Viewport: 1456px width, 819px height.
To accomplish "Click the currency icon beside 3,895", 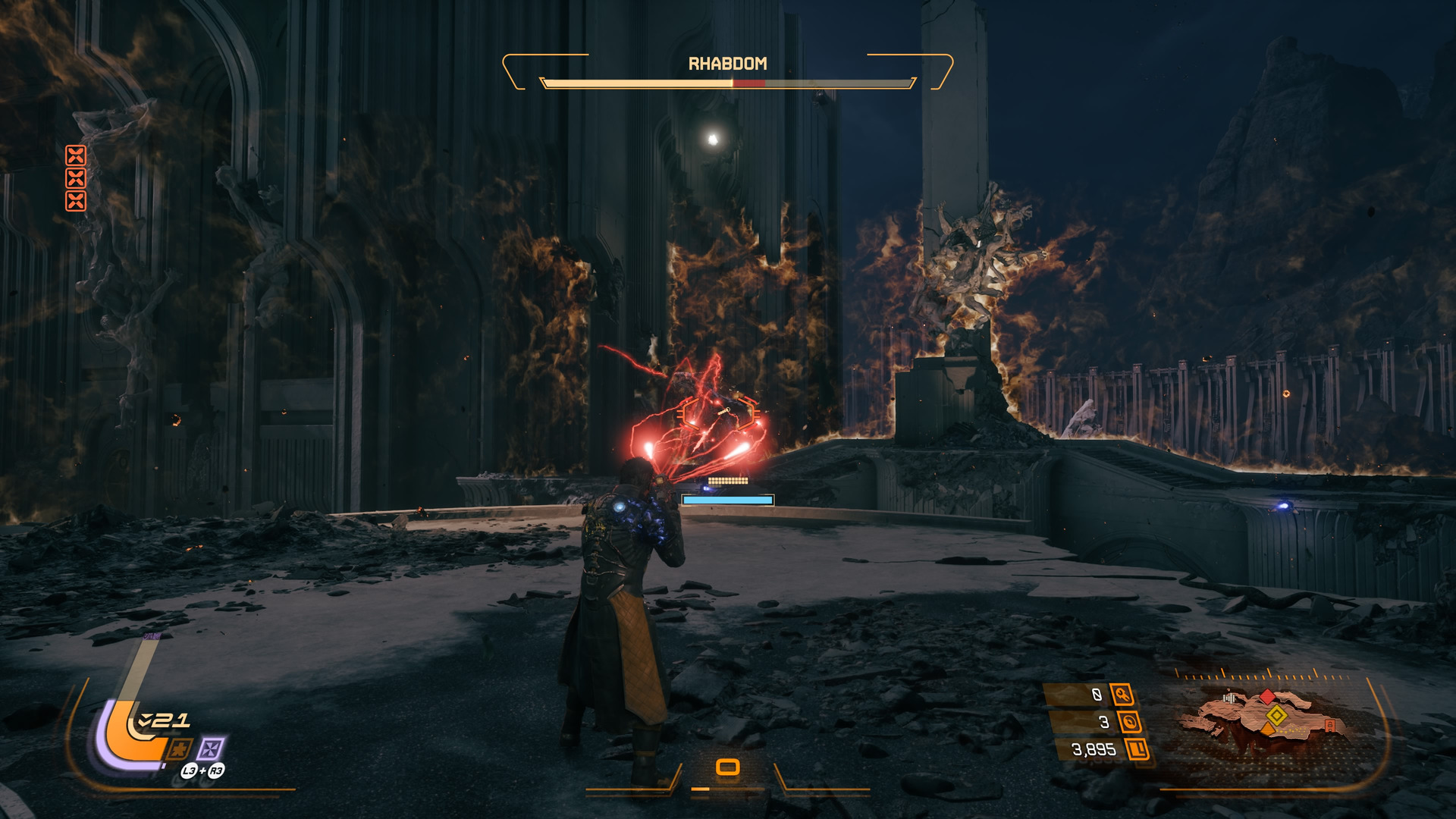I will 1137,750.
